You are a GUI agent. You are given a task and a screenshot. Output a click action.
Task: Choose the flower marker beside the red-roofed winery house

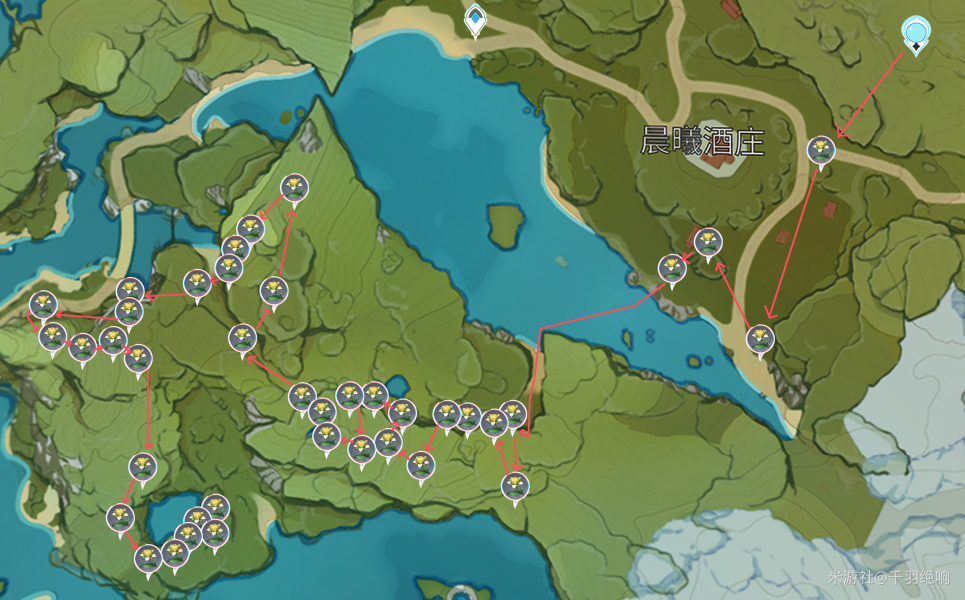click(708, 242)
